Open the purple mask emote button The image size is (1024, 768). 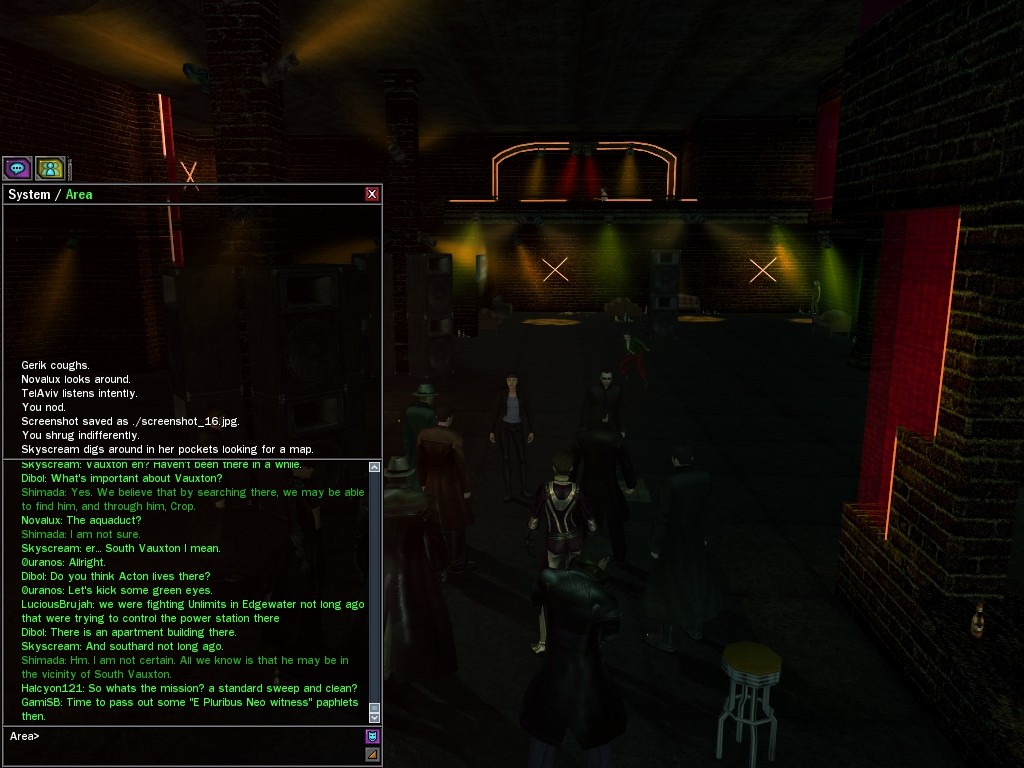(372, 737)
